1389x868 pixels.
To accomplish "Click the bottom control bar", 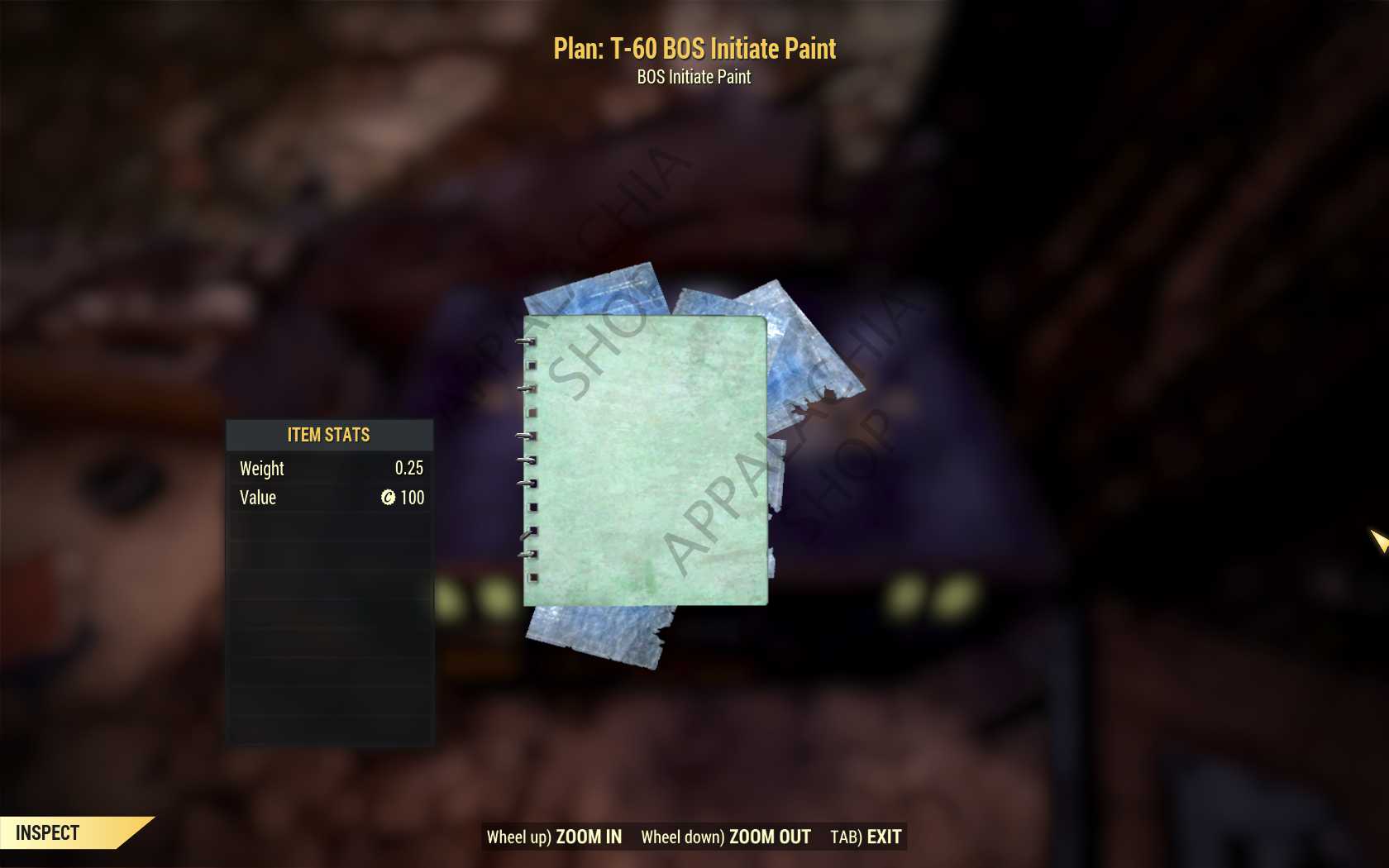I will pos(693,836).
